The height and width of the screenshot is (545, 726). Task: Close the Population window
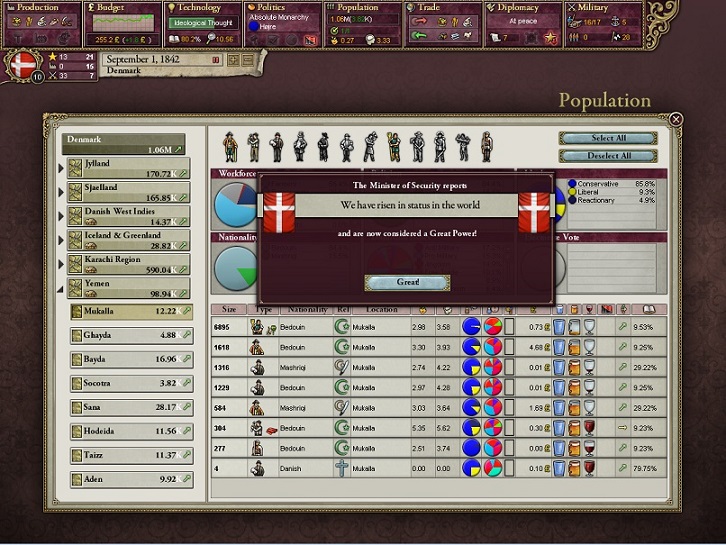click(x=676, y=119)
